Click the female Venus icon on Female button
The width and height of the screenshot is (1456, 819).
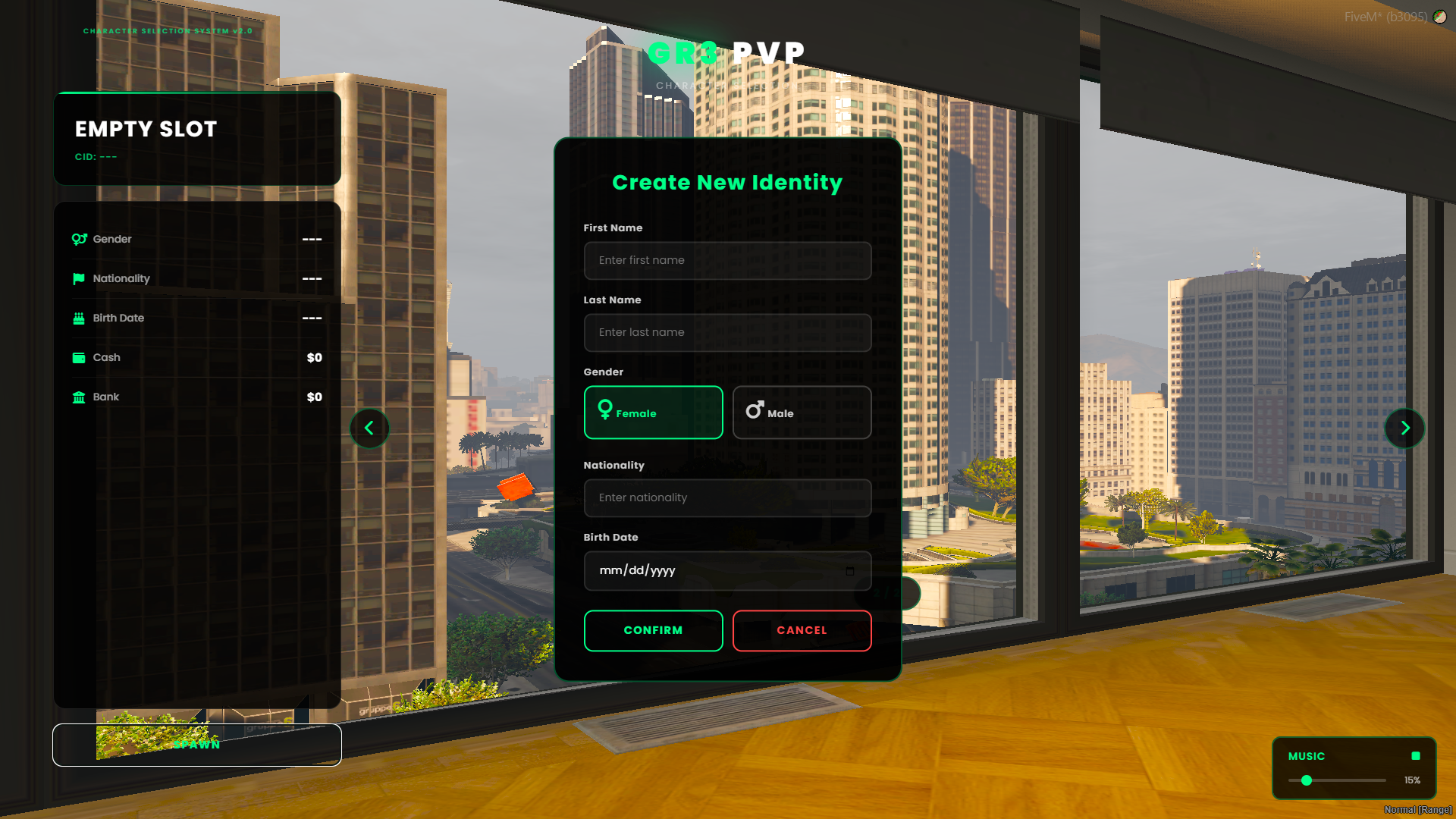604,410
